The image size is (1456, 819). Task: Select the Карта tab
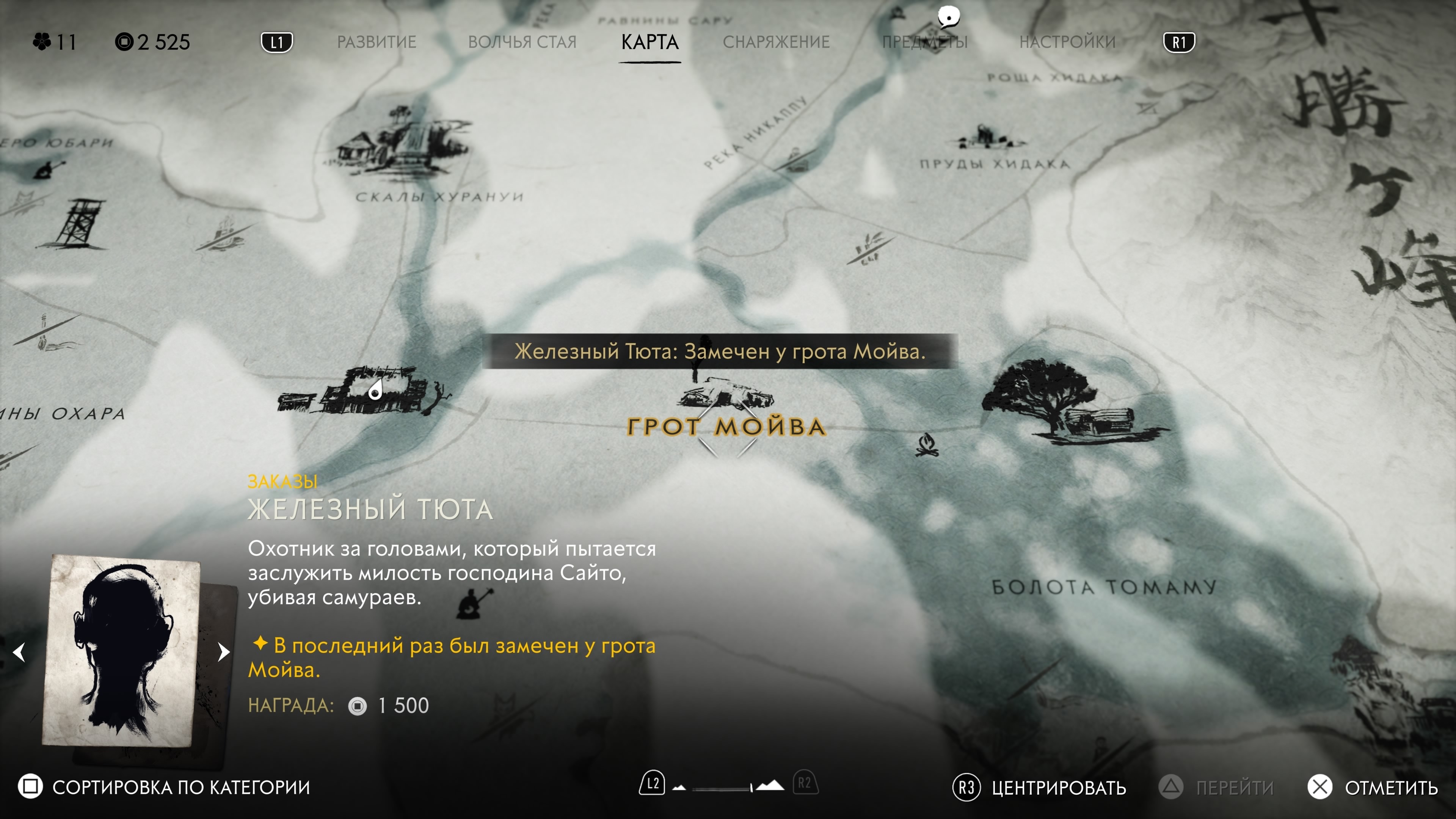point(650,42)
